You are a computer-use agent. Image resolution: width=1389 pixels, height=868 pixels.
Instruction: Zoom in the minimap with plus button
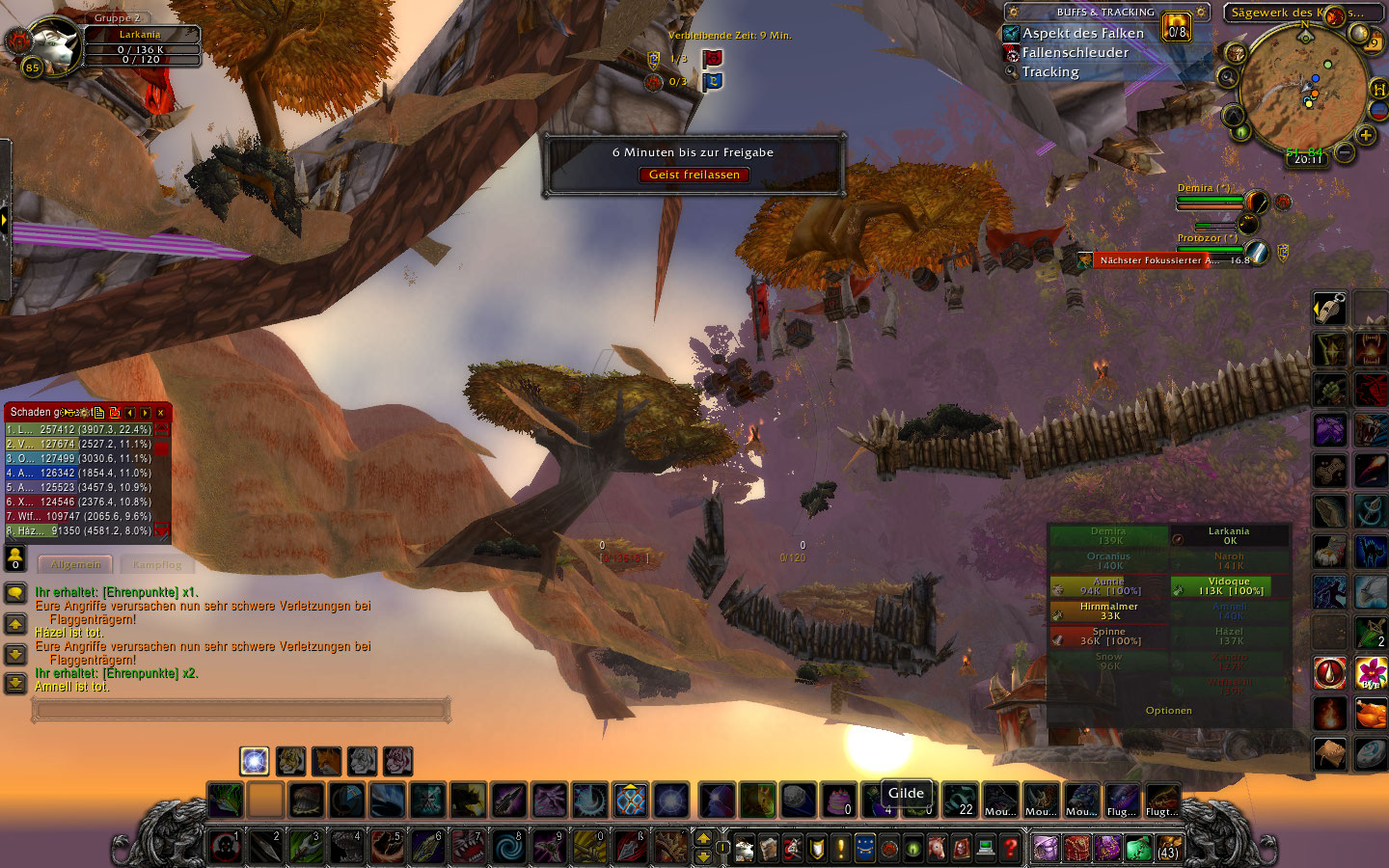pyautogui.click(x=1366, y=135)
